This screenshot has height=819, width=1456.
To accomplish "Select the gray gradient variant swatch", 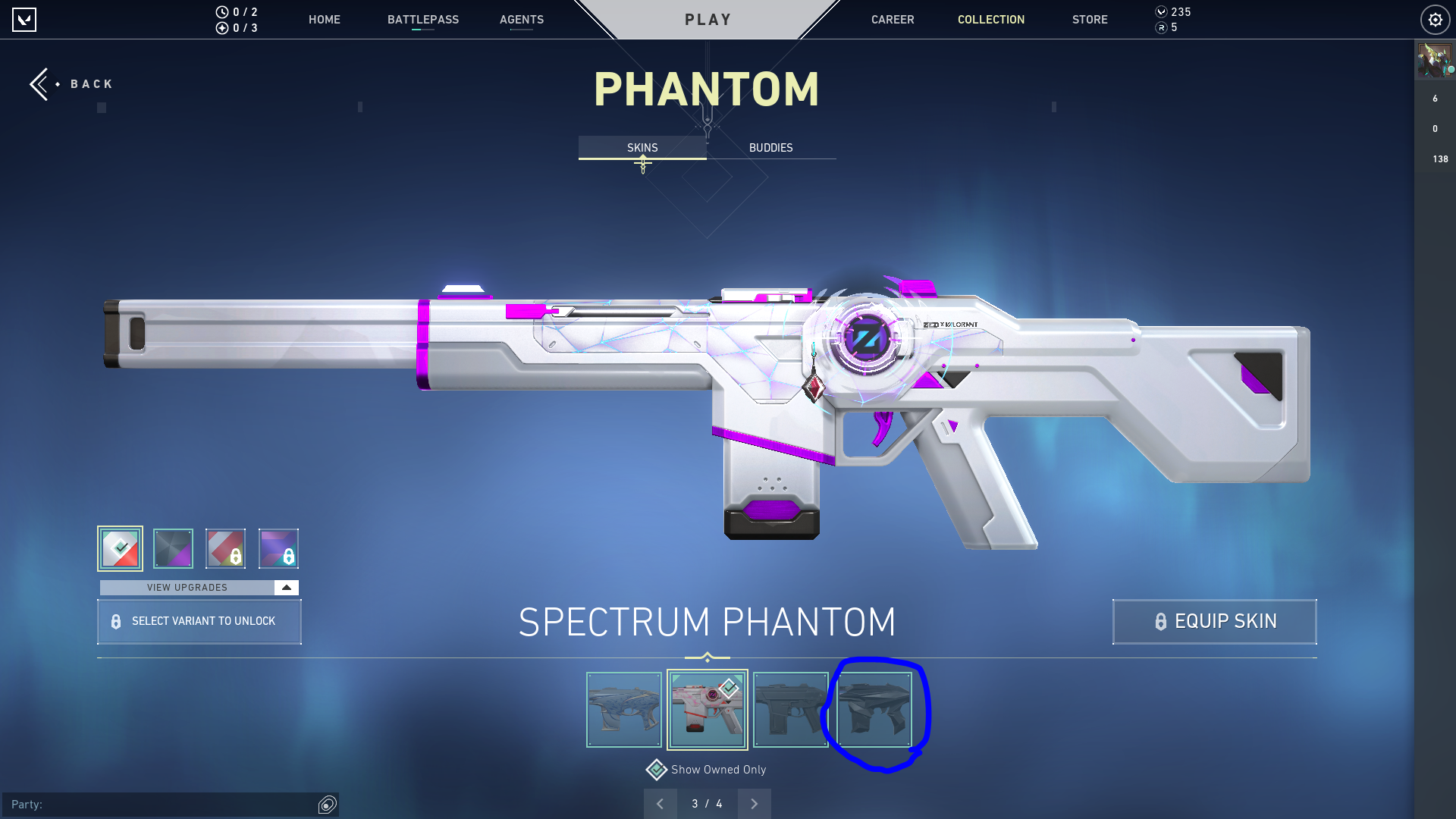I will click(x=173, y=548).
